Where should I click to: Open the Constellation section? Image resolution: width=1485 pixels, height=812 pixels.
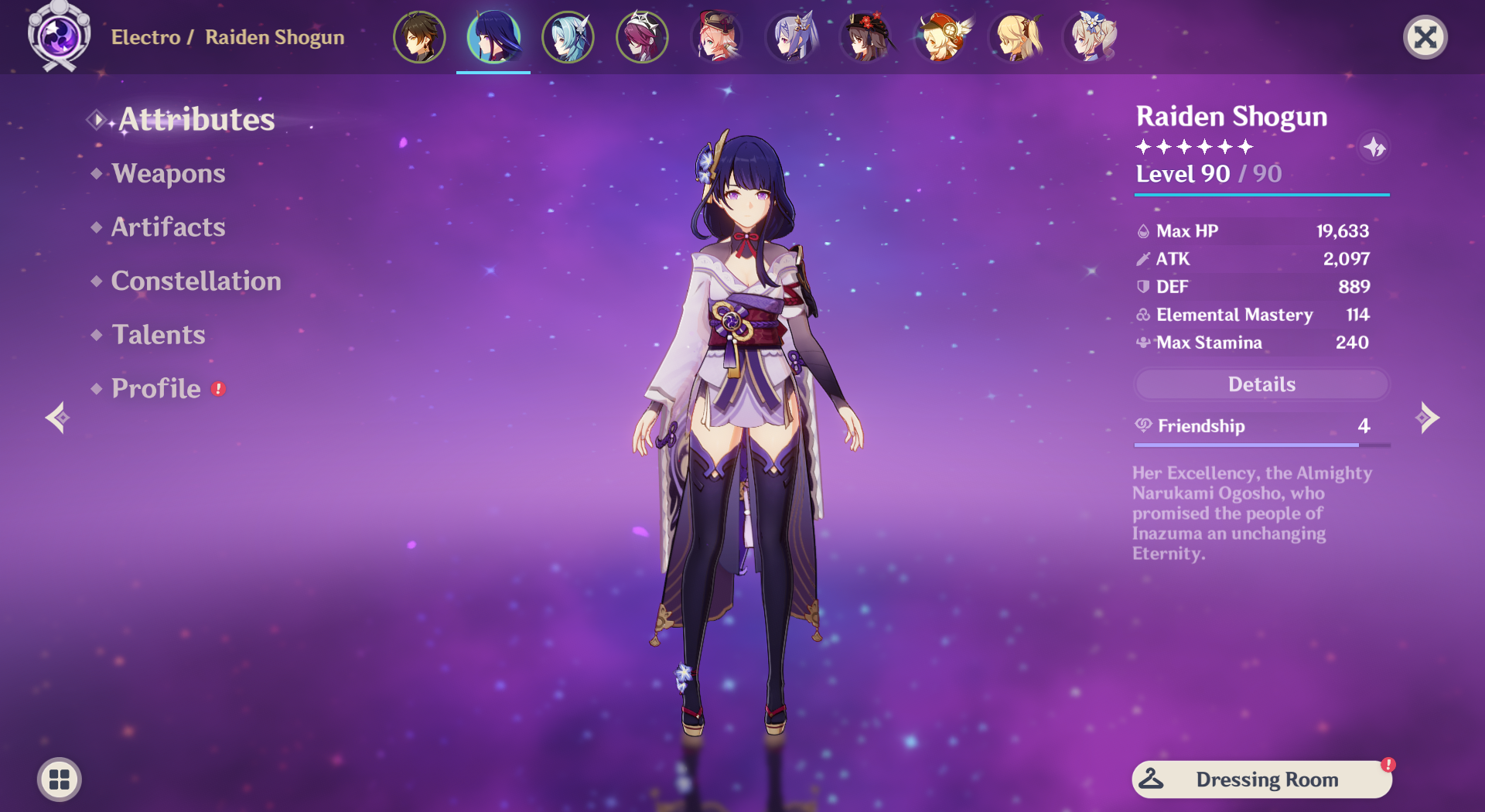pyautogui.click(x=196, y=281)
